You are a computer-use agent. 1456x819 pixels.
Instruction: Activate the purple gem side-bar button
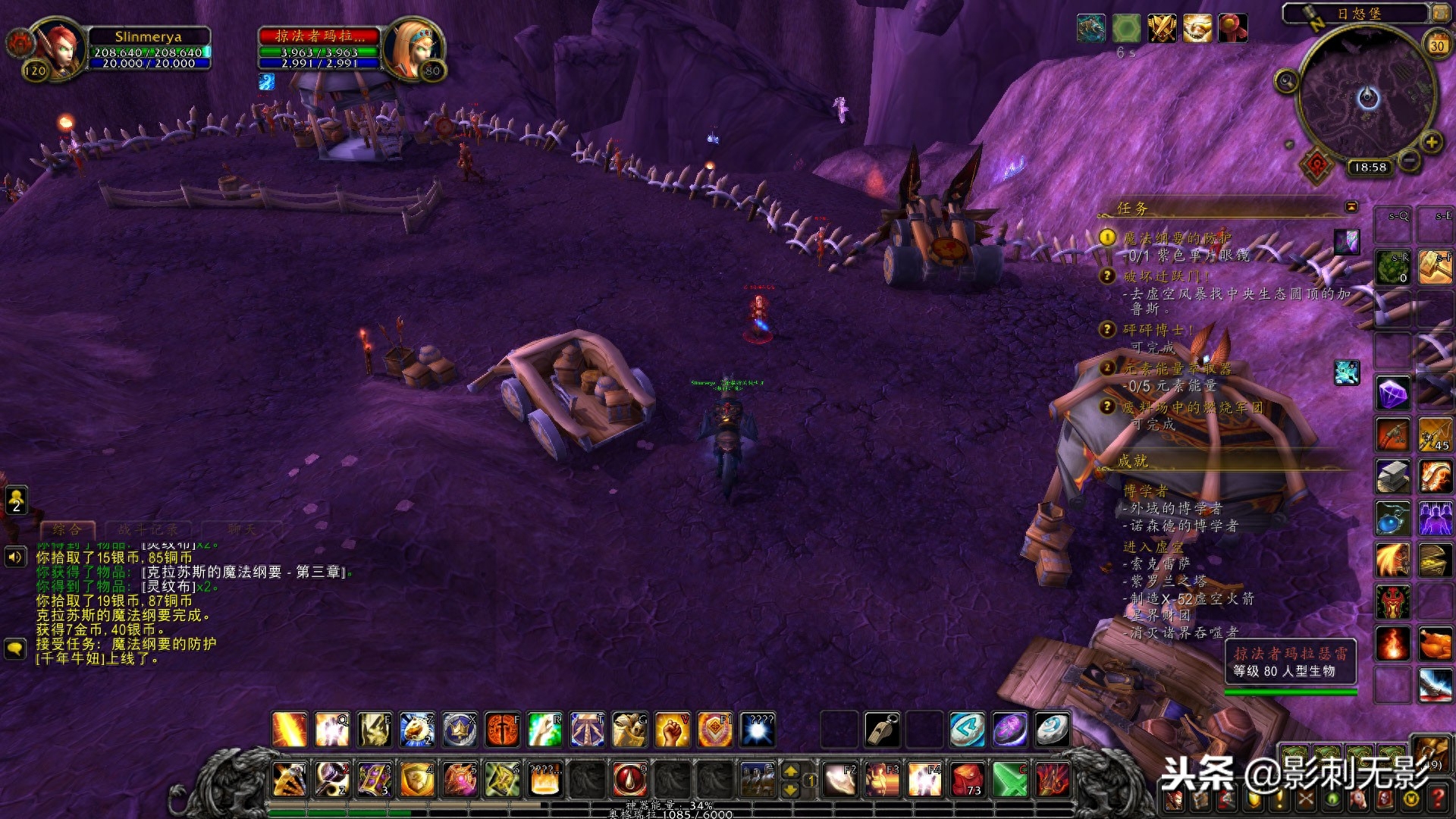click(x=1393, y=394)
